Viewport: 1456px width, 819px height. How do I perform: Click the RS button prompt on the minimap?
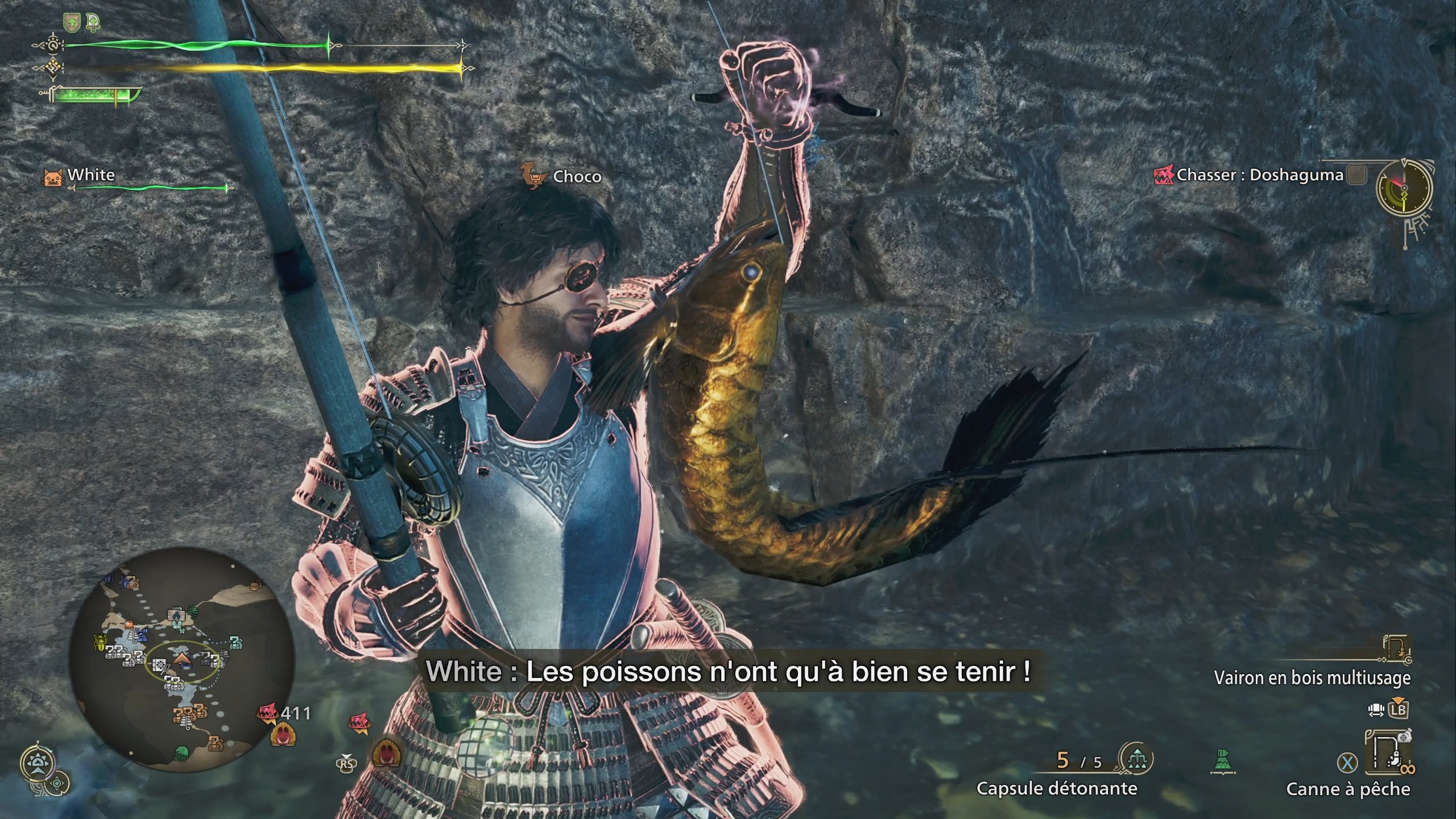(x=347, y=764)
